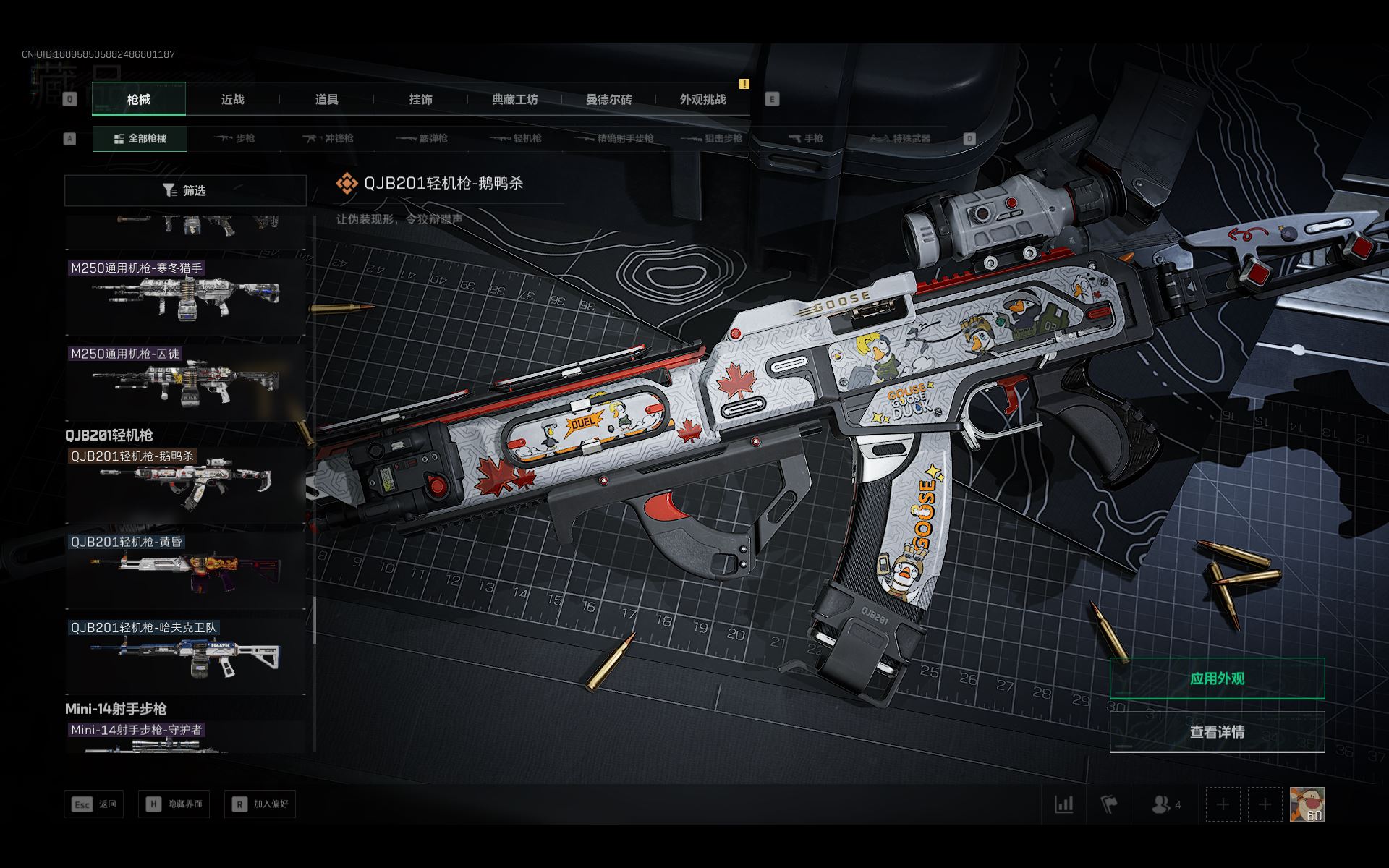Go to the 典藏工坊 tab
Image resolution: width=1389 pixels, height=868 pixels.
tap(514, 99)
